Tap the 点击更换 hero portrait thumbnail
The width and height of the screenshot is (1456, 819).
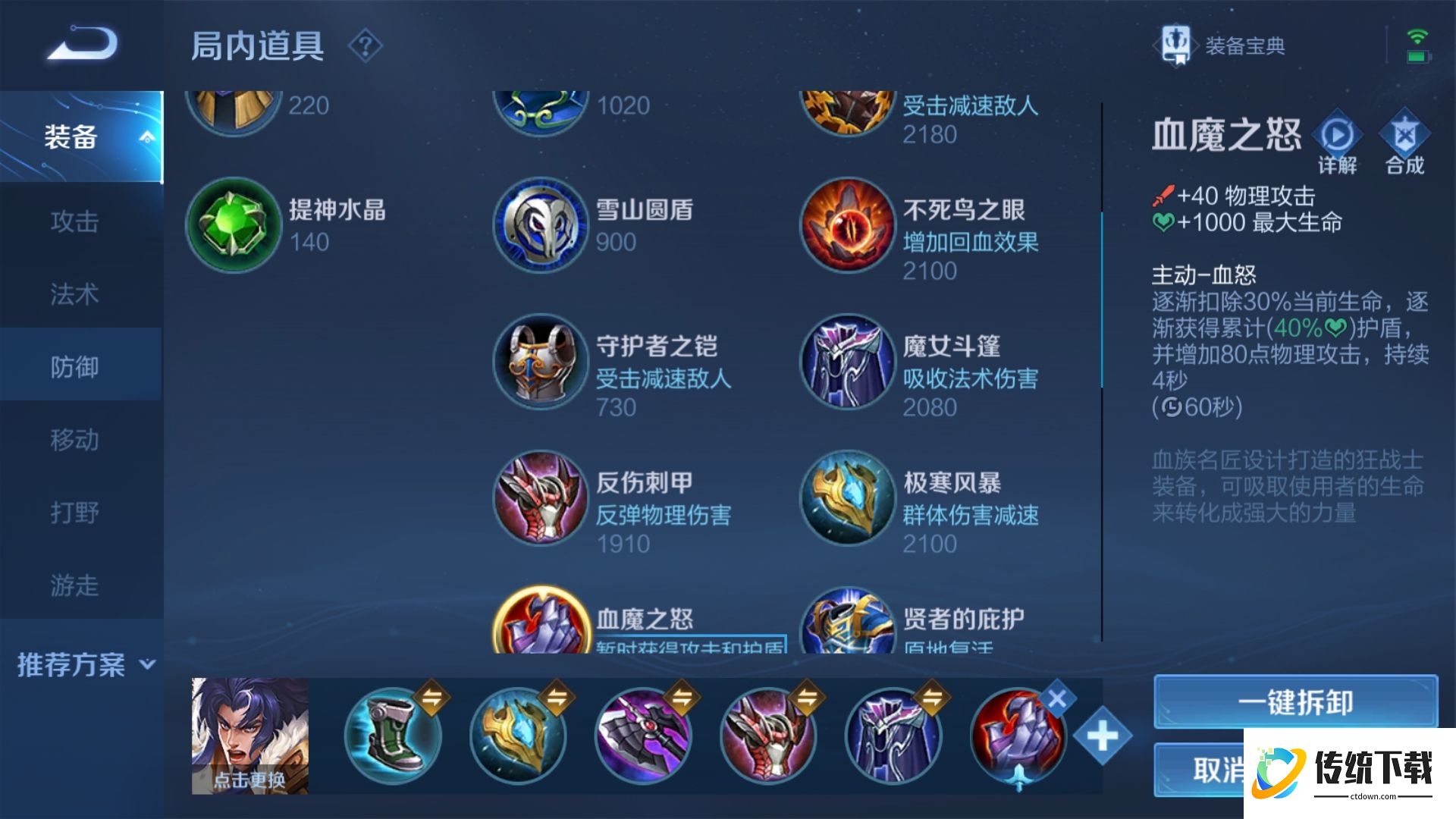click(250, 732)
